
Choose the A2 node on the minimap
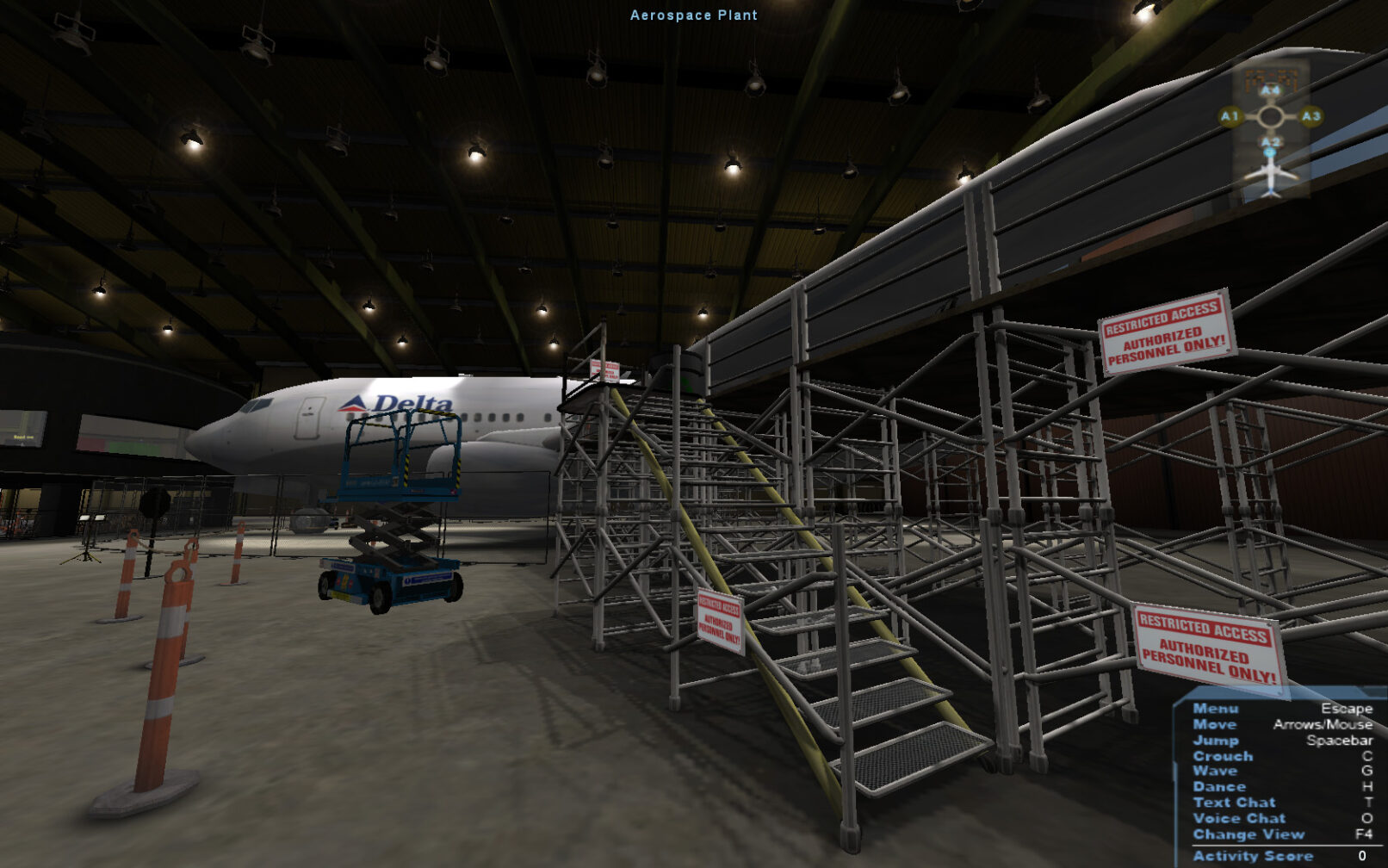[1271, 141]
